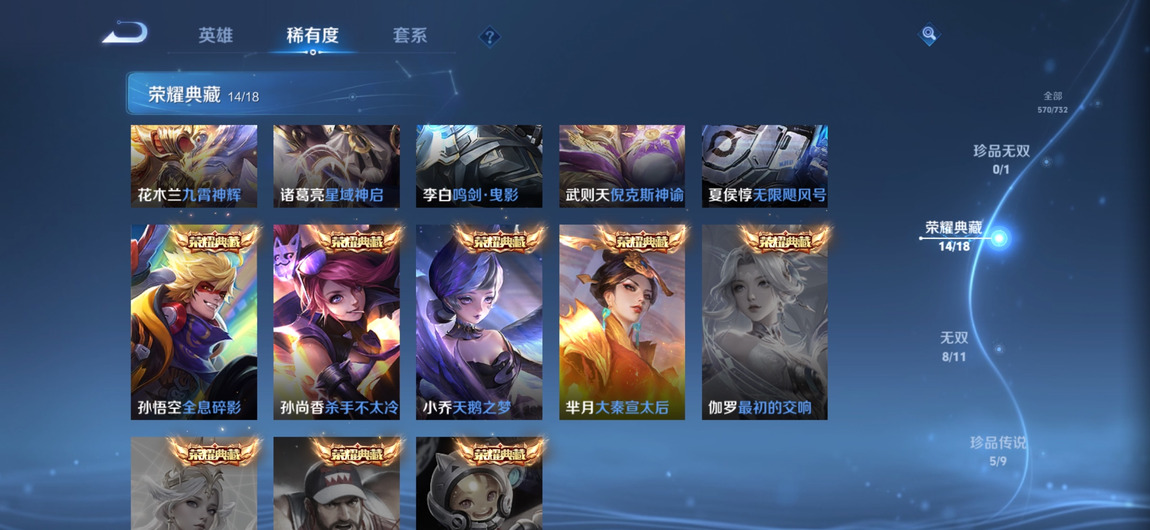Select the 武则天 倪克斯神谕 skin card
1150x530 pixels.
(x=622, y=166)
